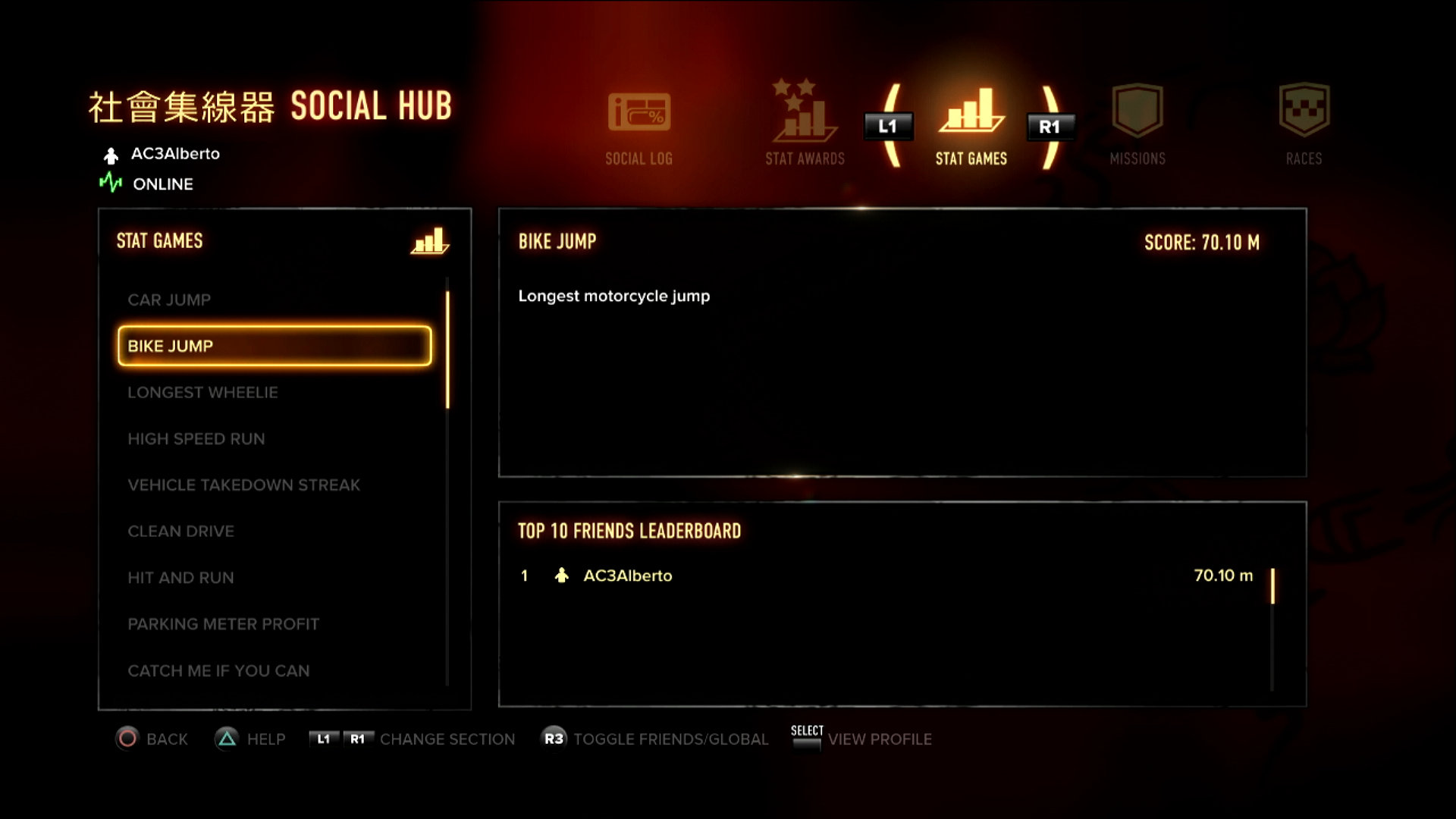Screen dimensions: 1456x819
Task: Pick the Longest Wheelie stat game
Action: point(202,393)
